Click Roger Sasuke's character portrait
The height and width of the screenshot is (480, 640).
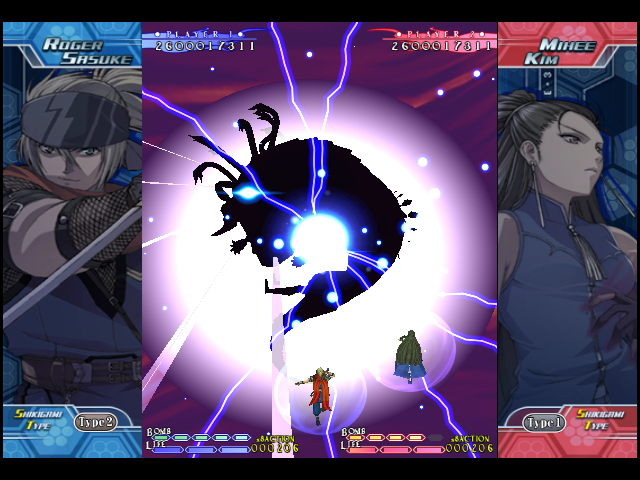coord(70,230)
